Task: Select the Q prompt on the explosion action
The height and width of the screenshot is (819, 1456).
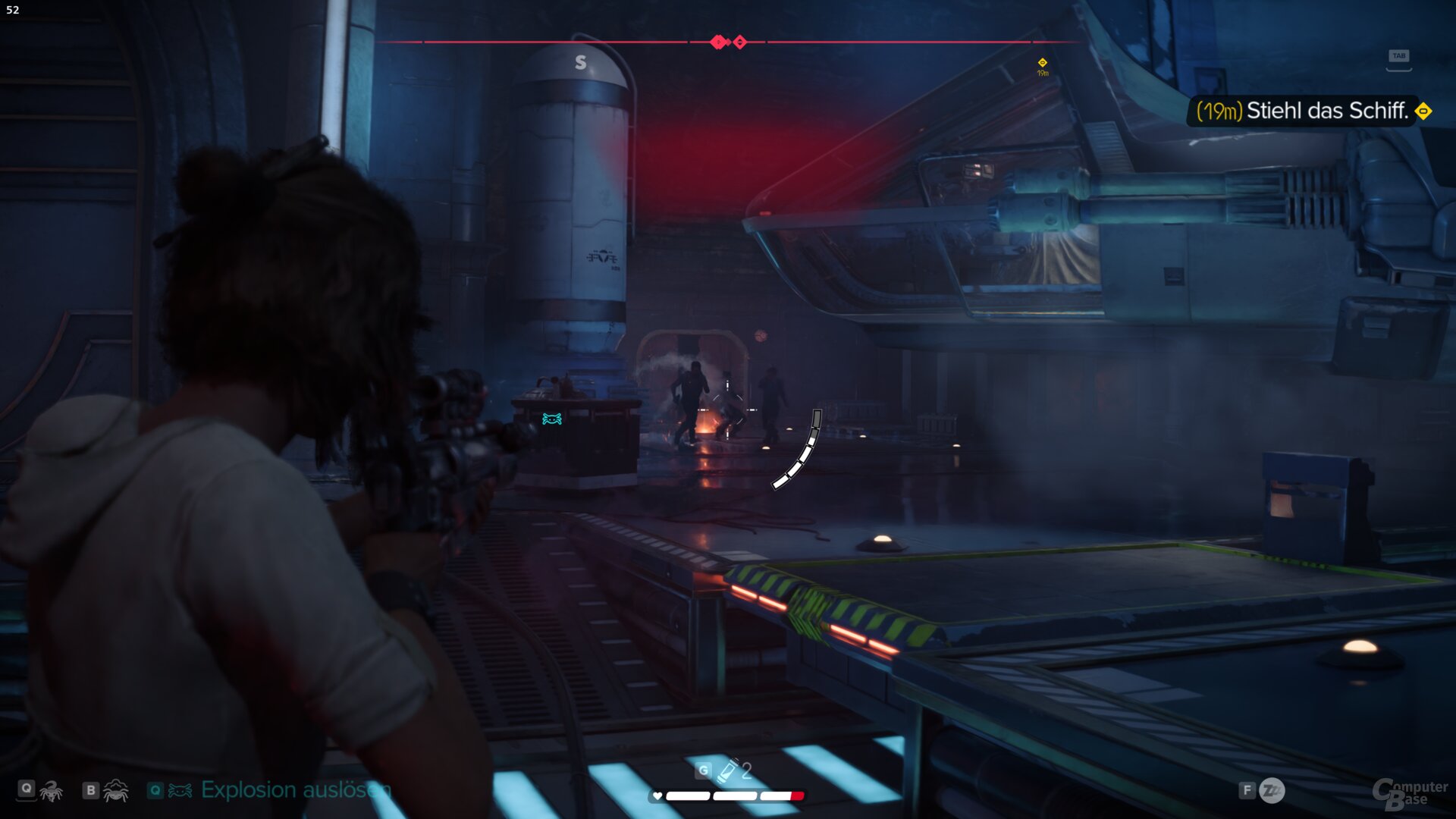Action: click(155, 790)
